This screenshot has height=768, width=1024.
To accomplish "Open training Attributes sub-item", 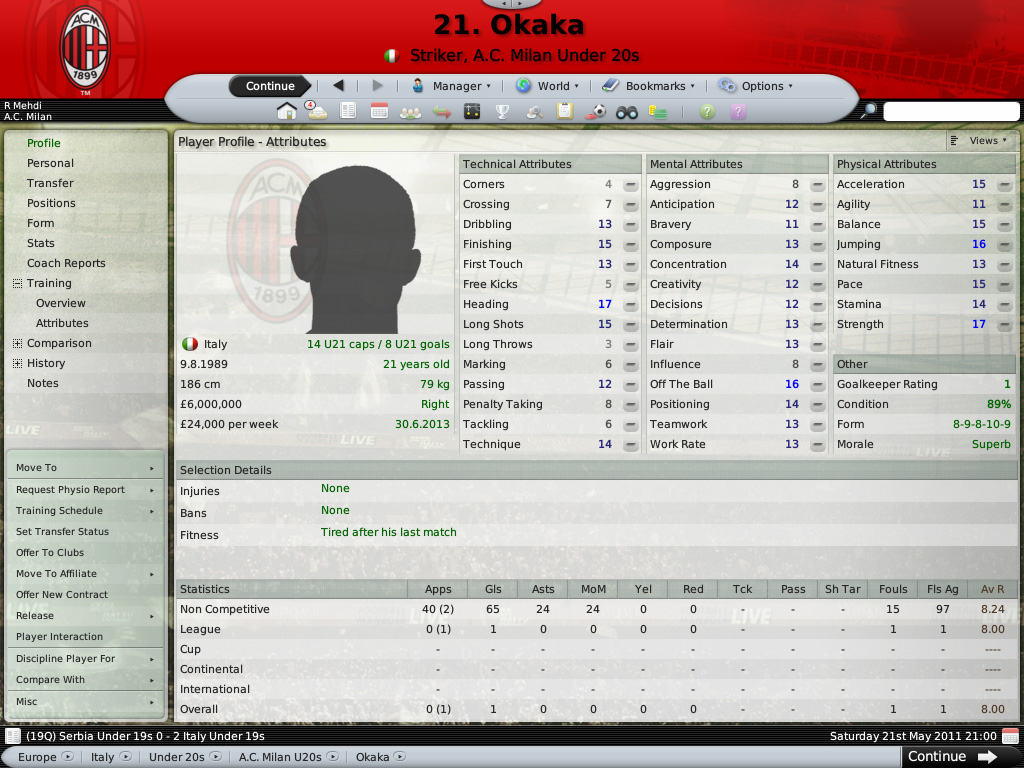I will coord(62,323).
